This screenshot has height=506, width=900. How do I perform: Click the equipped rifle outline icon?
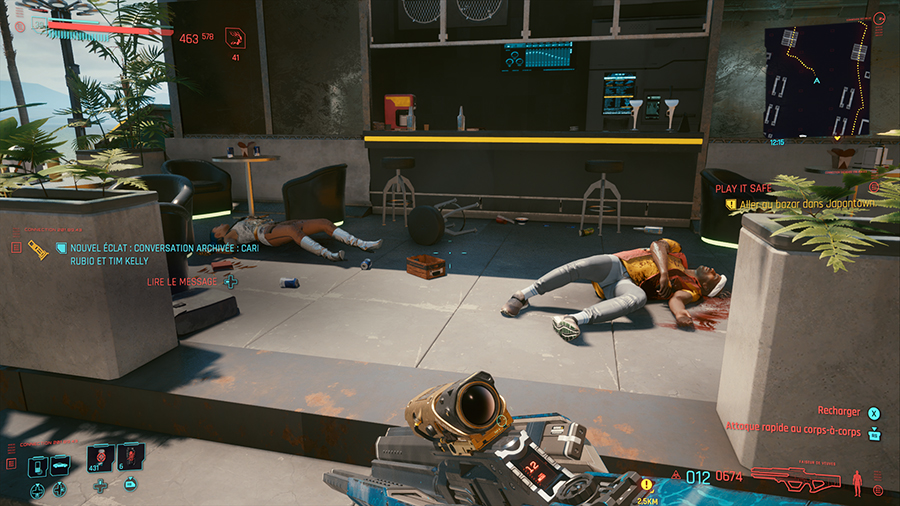(x=794, y=479)
